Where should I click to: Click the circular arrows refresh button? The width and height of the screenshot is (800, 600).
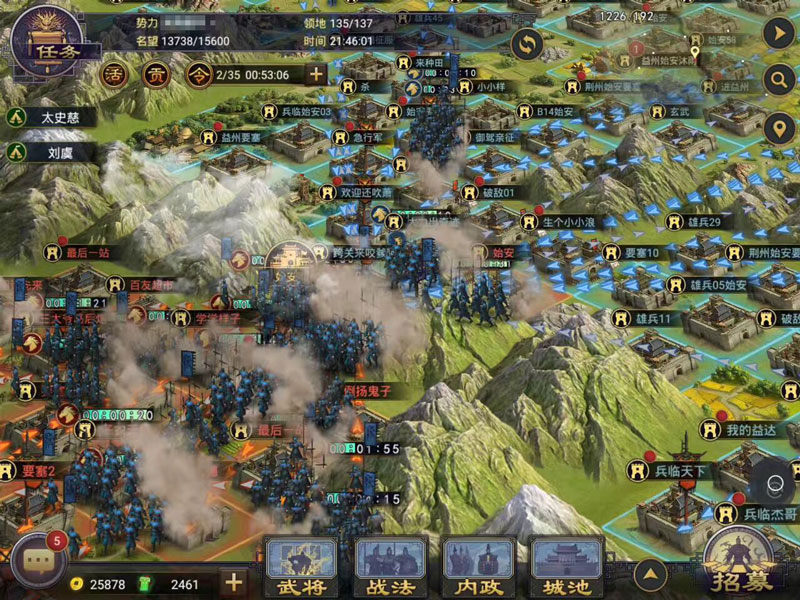tap(527, 43)
